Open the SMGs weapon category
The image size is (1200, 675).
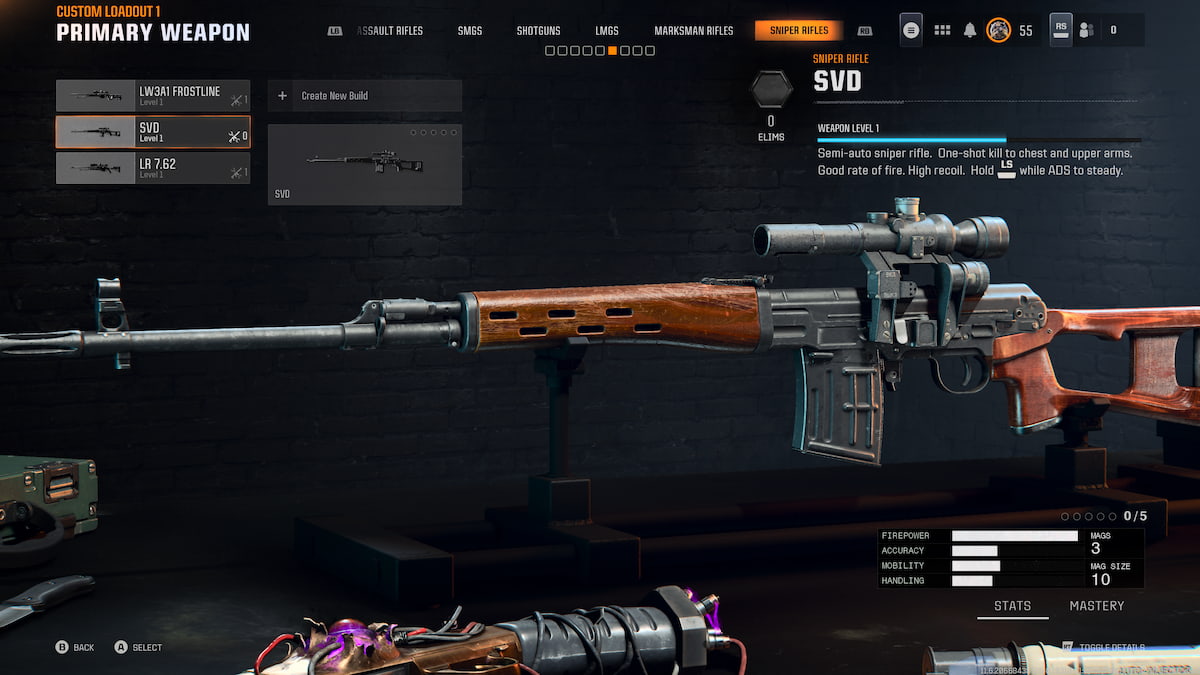pyautogui.click(x=470, y=31)
